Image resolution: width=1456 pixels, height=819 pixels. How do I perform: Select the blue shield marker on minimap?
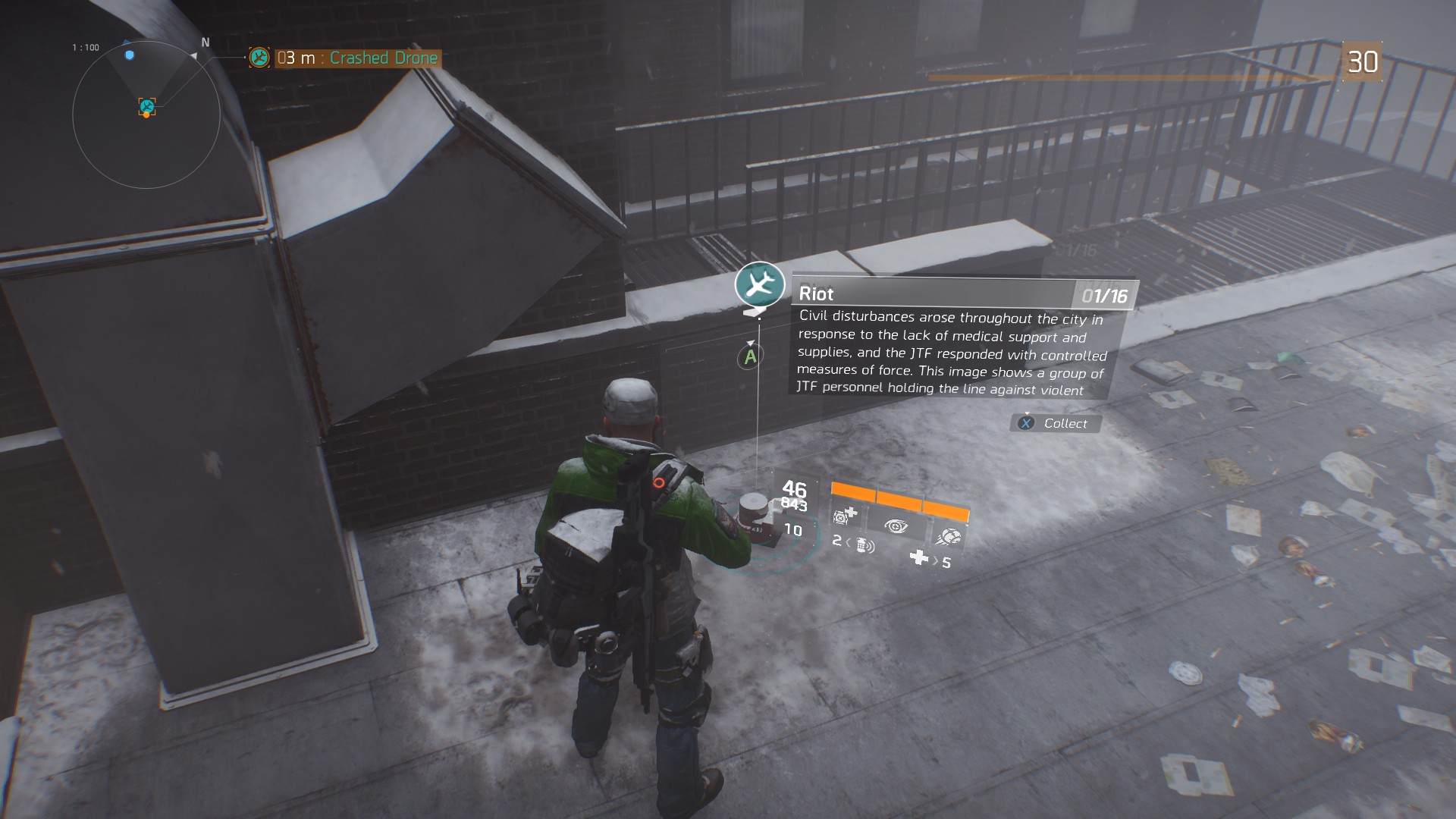pyautogui.click(x=130, y=55)
